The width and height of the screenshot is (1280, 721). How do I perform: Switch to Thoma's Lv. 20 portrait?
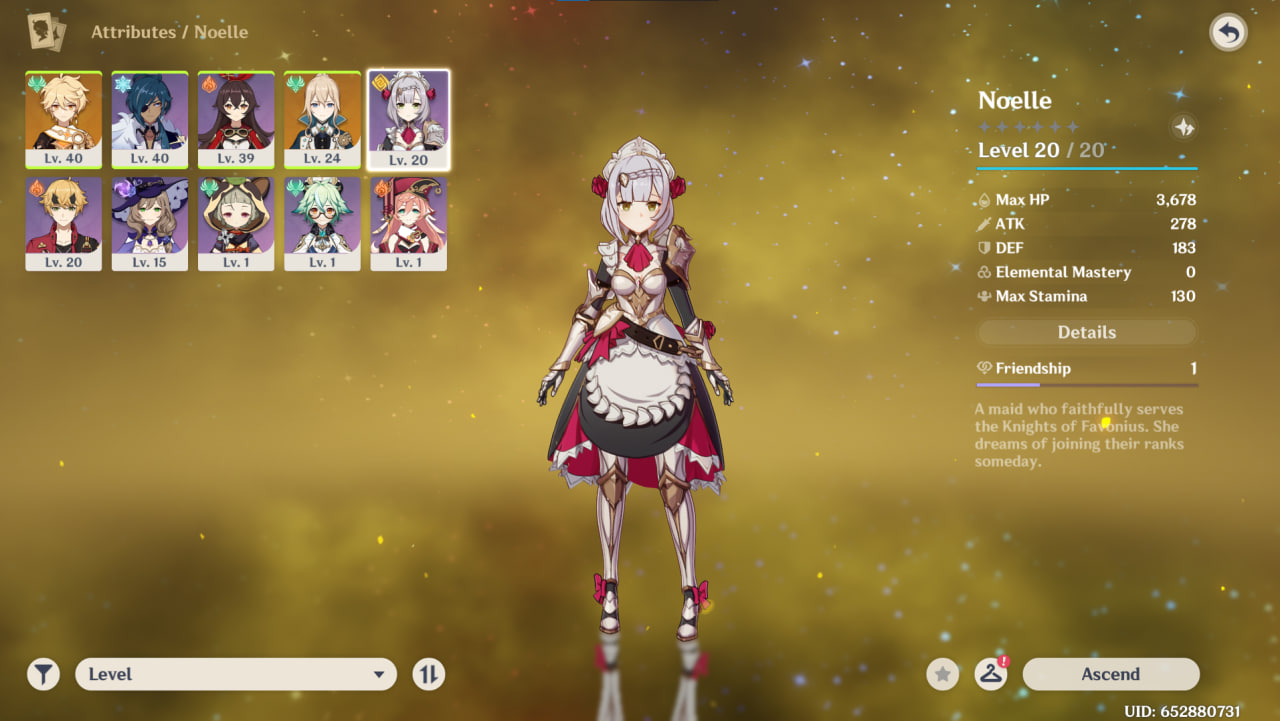point(64,223)
